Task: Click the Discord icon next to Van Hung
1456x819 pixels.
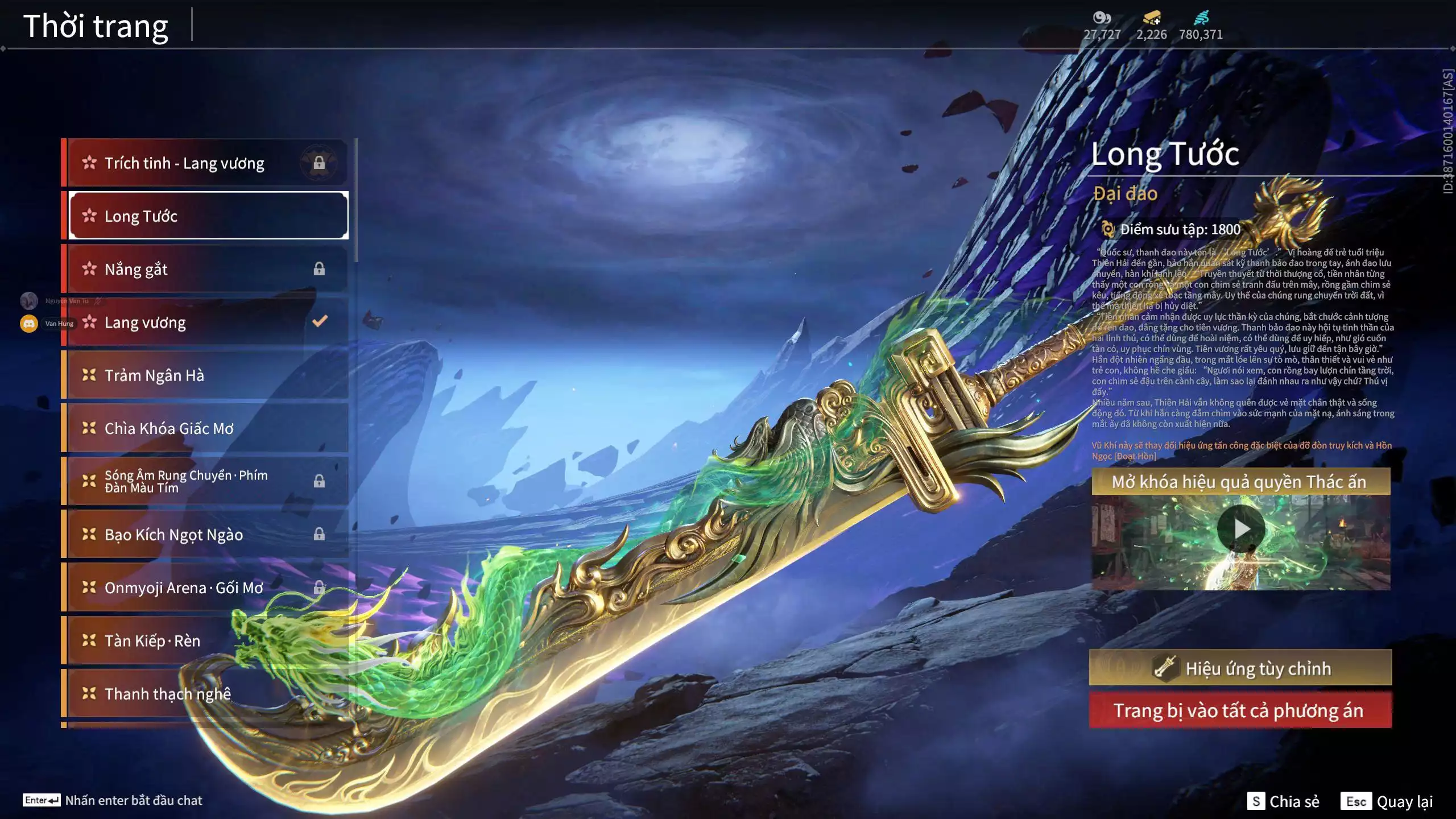Action: [x=29, y=323]
